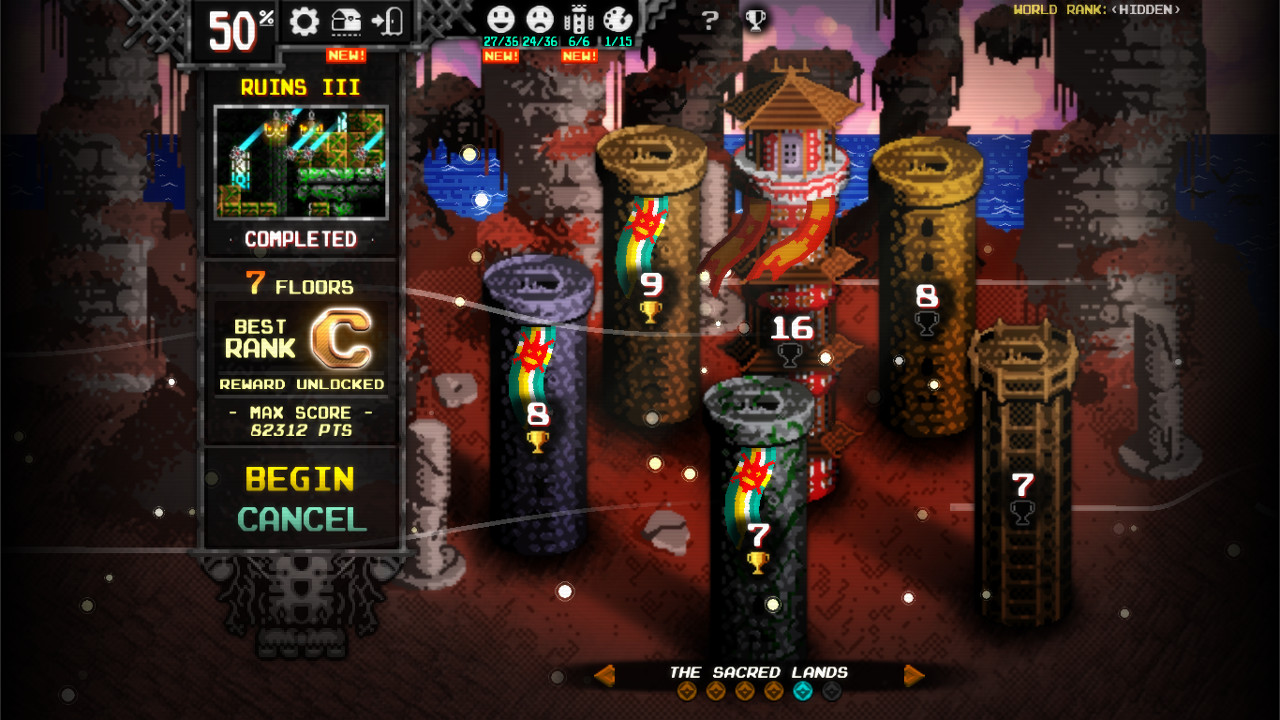Open the sad face collection
This screenshot has height=720, width=1280.
540,20
